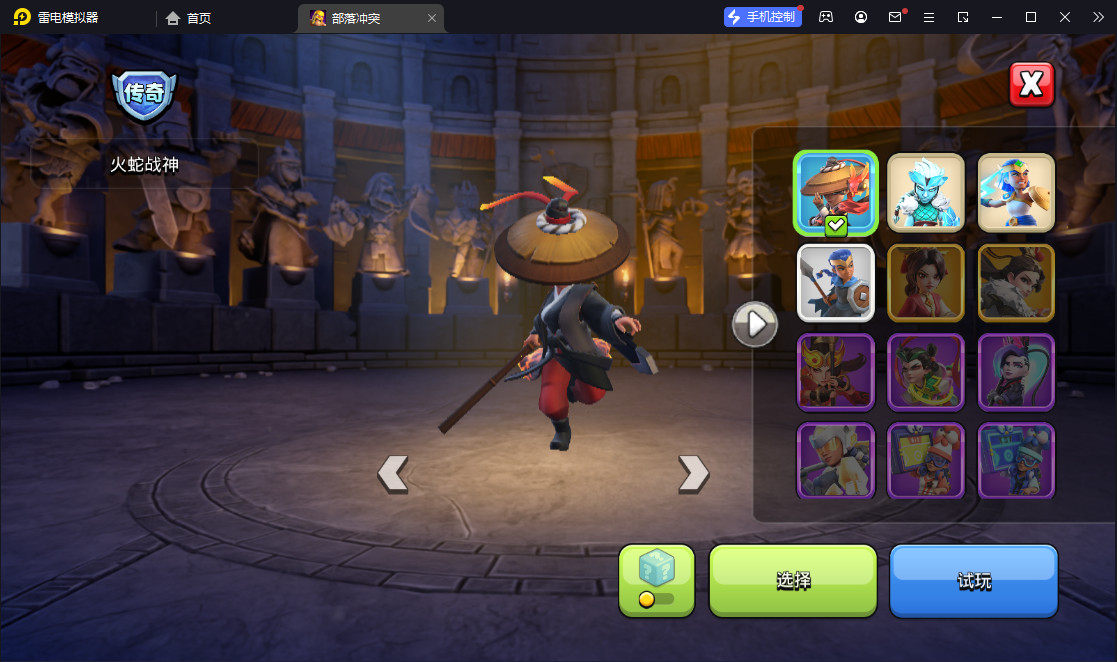1117x662 pixels.
Task: Click the green 选择 select button
Action: (x=793, y=580)
